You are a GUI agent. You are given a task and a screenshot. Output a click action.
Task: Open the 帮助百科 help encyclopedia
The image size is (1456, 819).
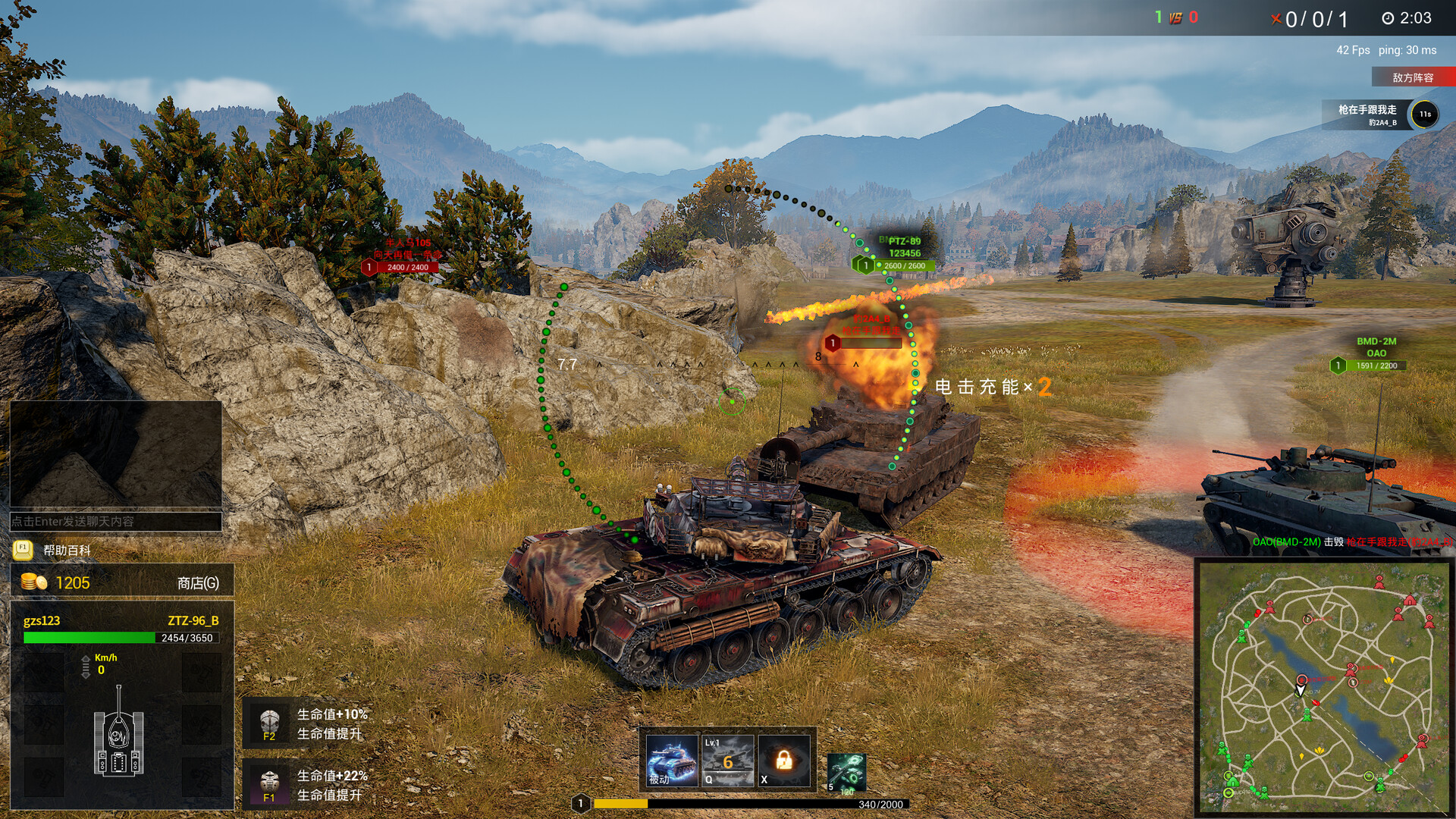(x=66, y=550)
